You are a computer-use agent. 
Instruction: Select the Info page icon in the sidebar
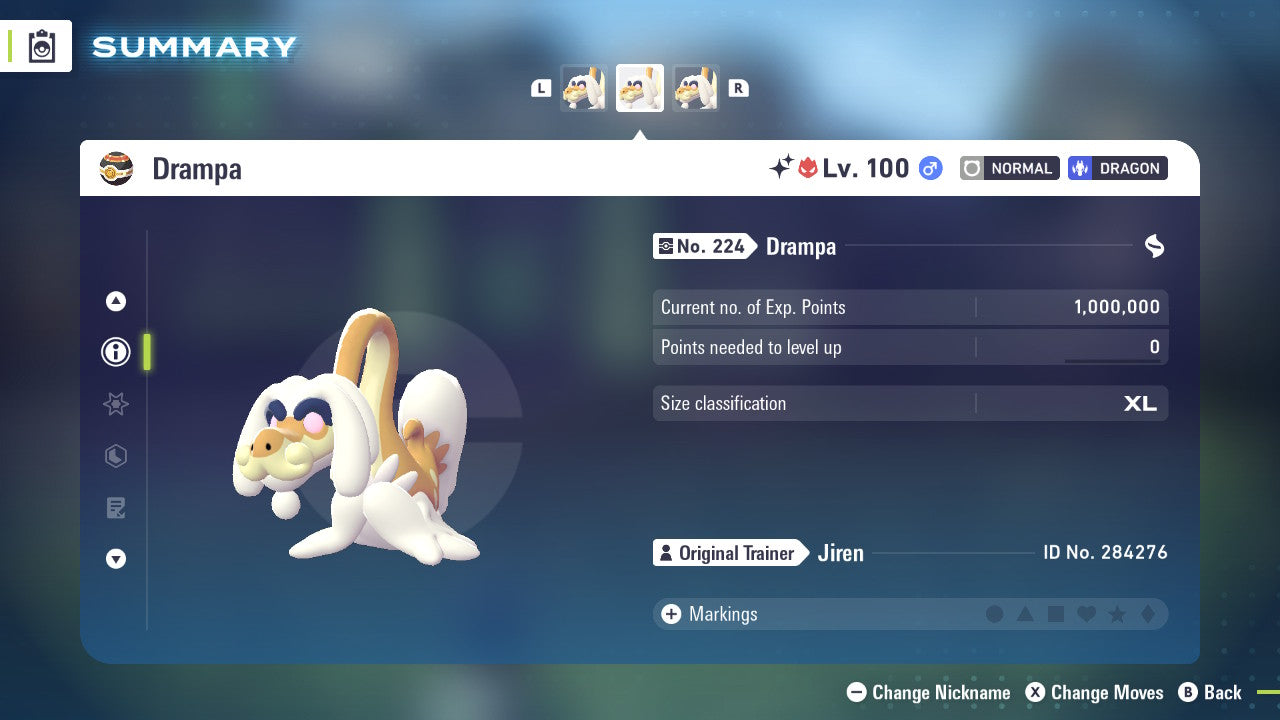[x=116, y=352]
